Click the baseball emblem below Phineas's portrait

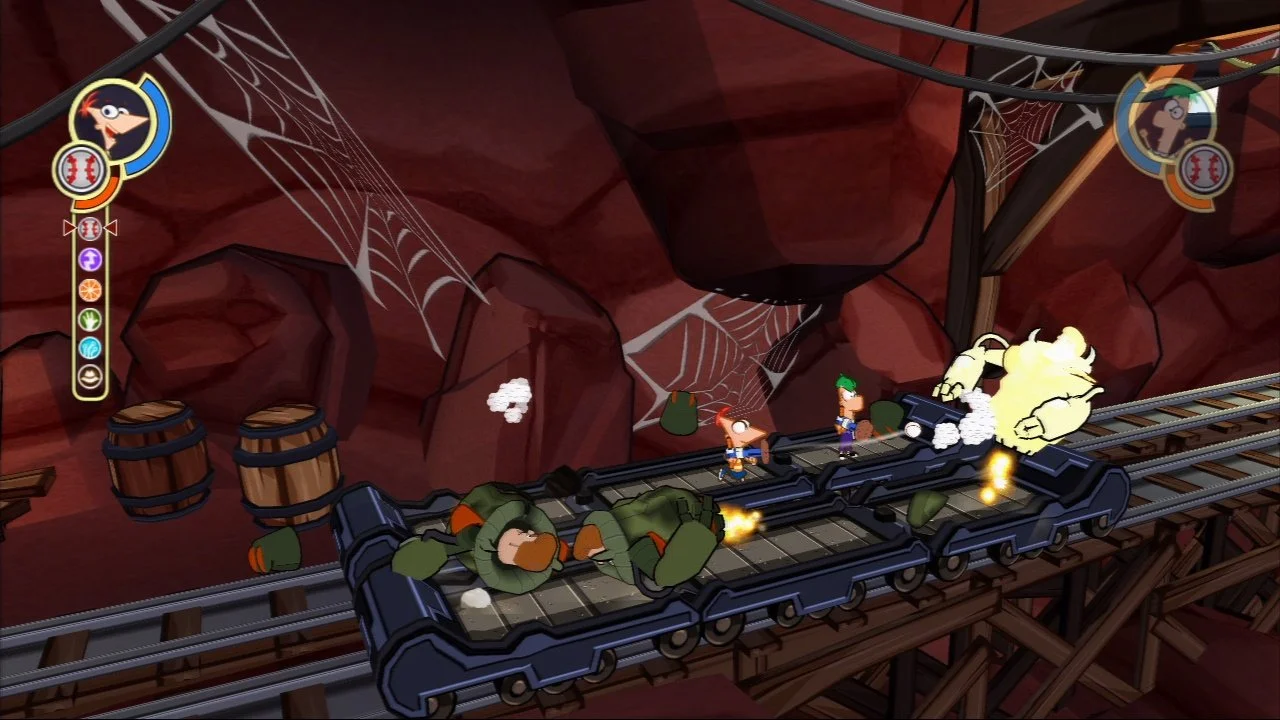tap(80, 166)
